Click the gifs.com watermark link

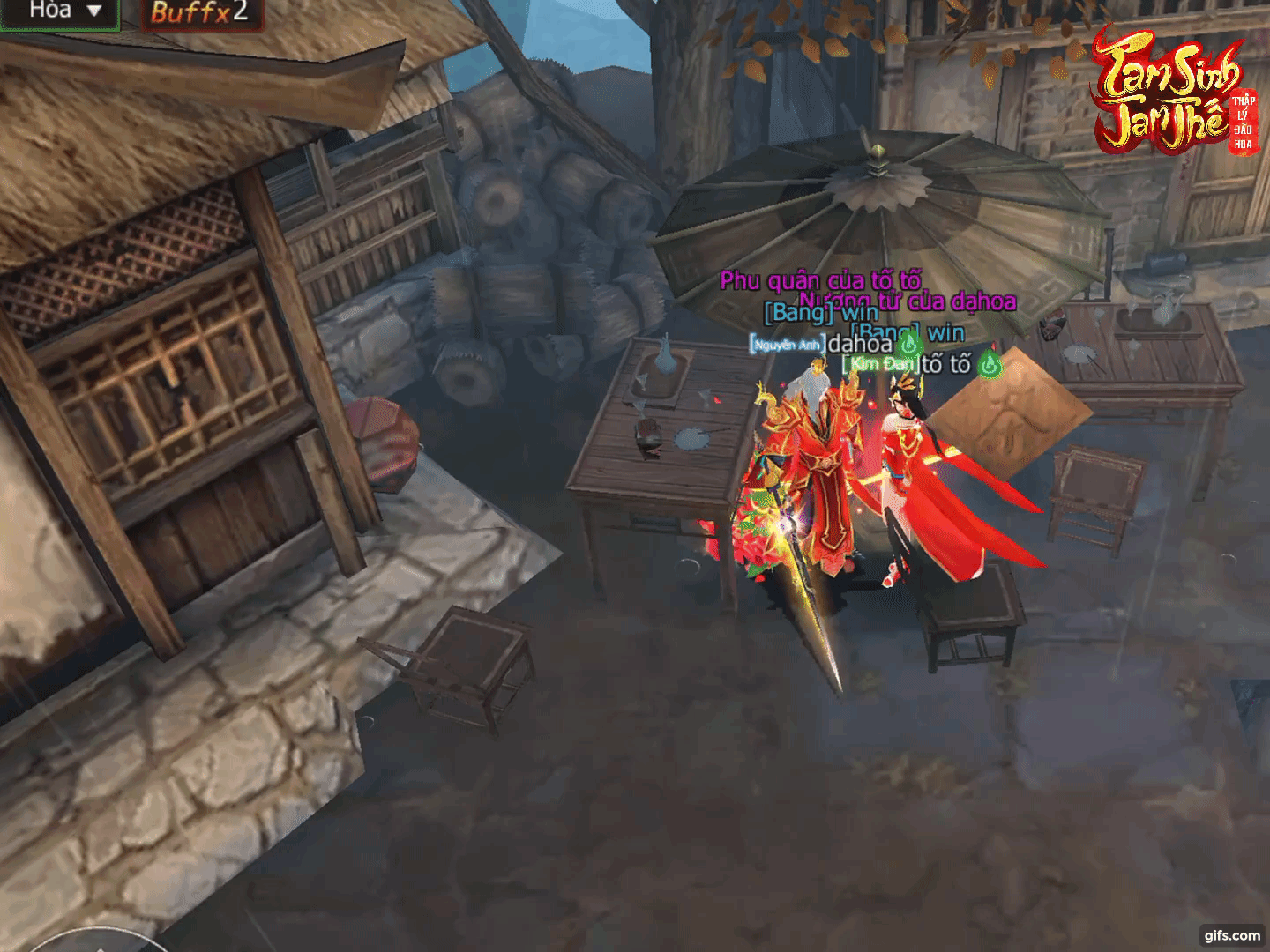[x=1232, y=935]
